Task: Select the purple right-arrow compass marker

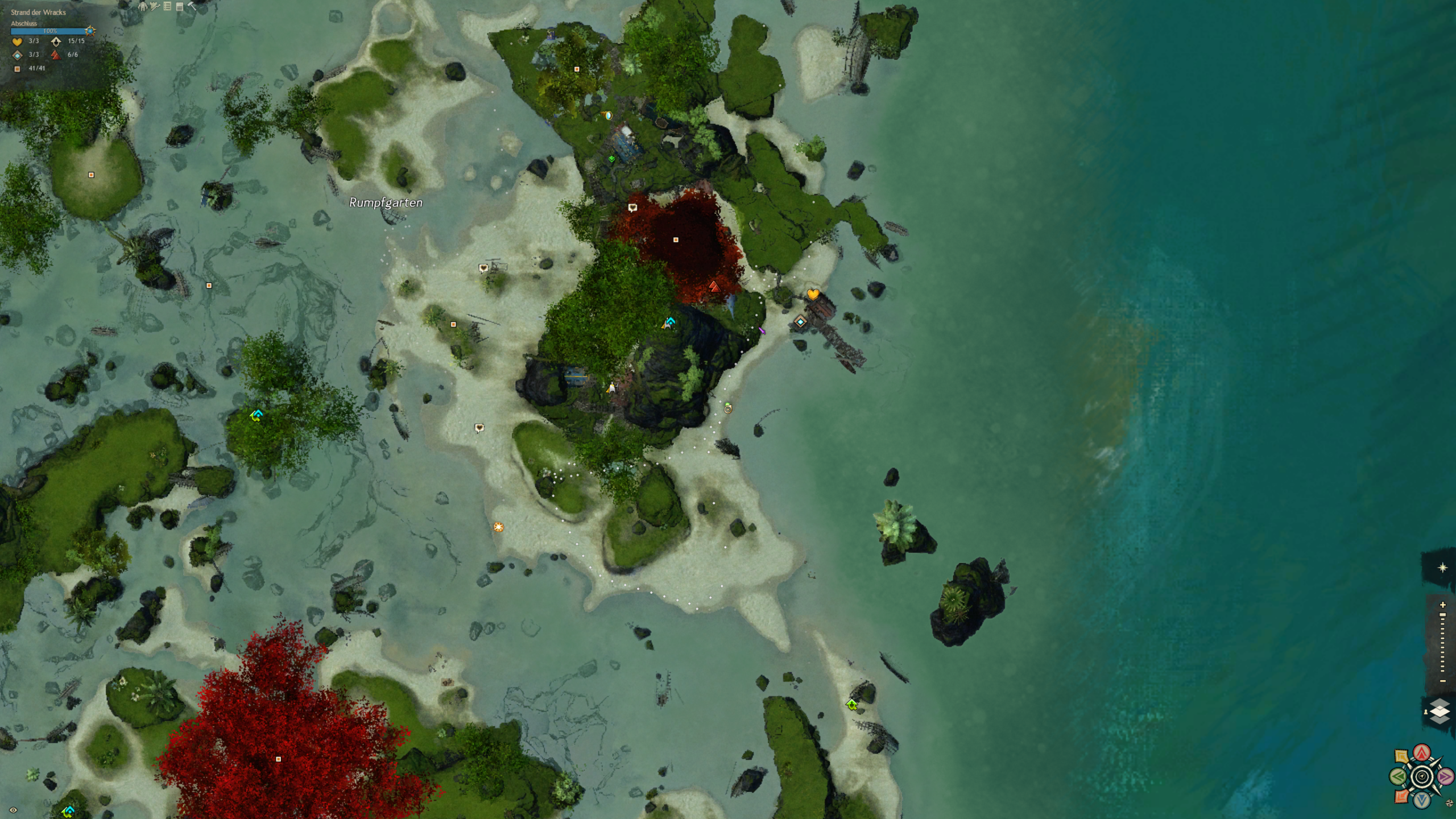Action: (x=1445, y=776)
